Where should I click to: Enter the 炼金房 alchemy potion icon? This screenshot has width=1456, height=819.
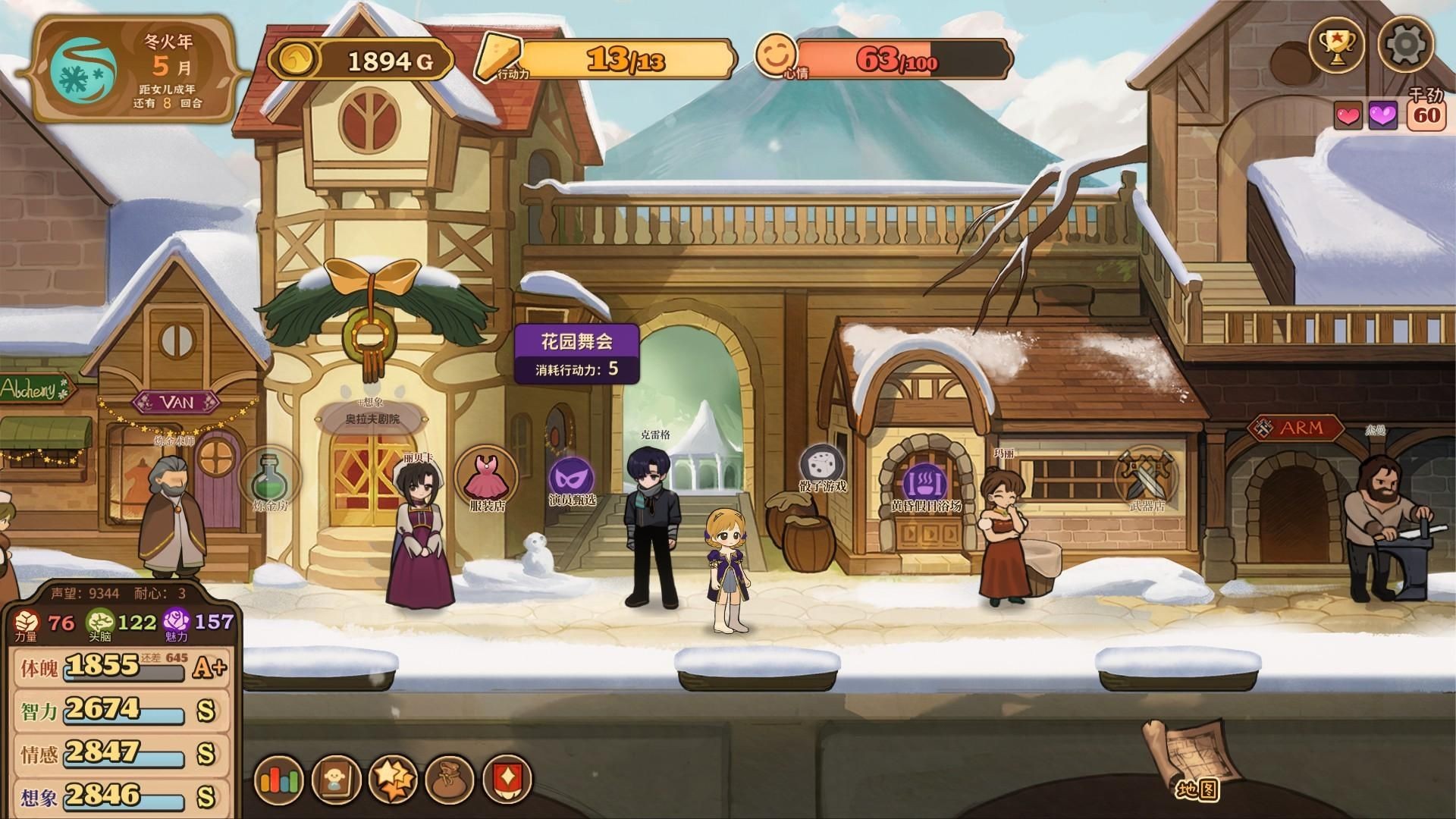[271, 478]
